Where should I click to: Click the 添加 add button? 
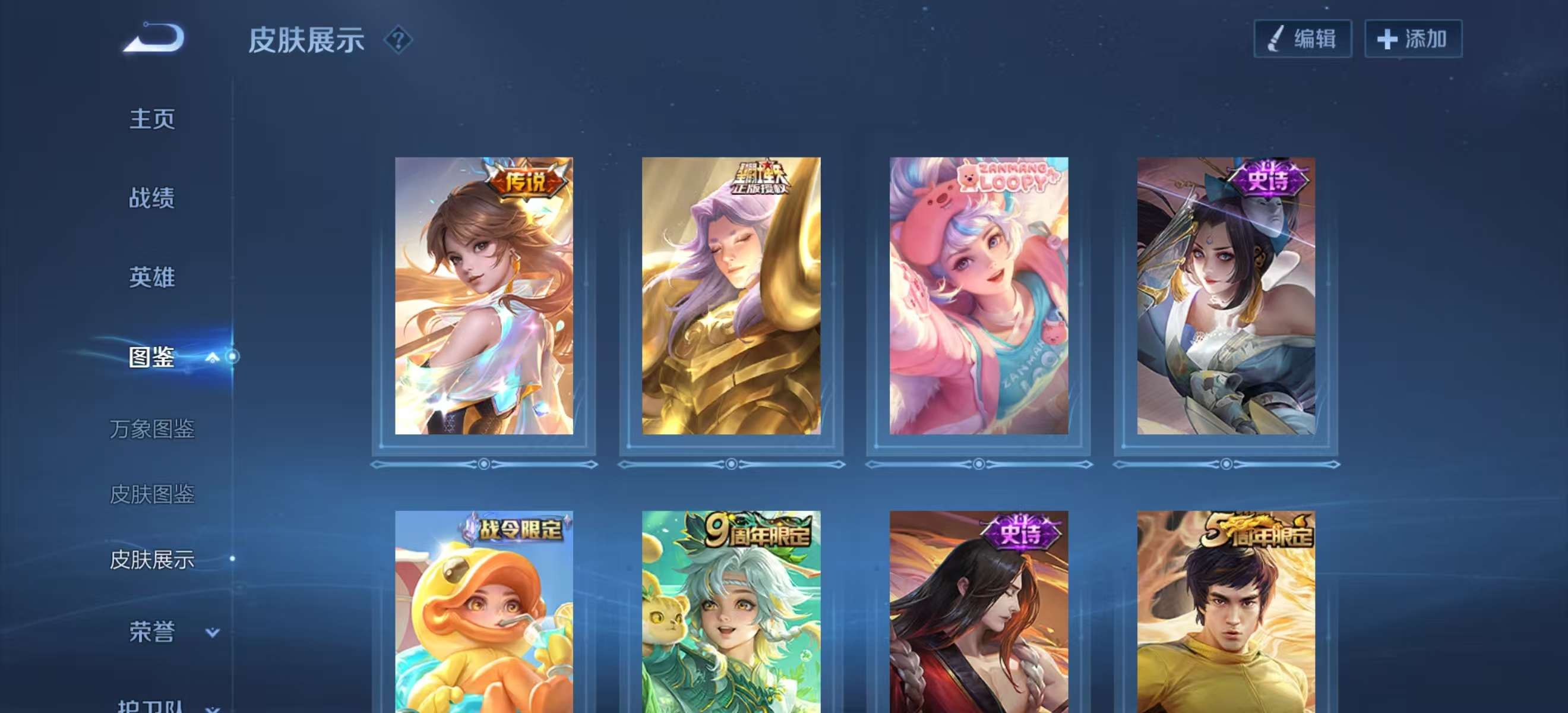point(1413,39)
